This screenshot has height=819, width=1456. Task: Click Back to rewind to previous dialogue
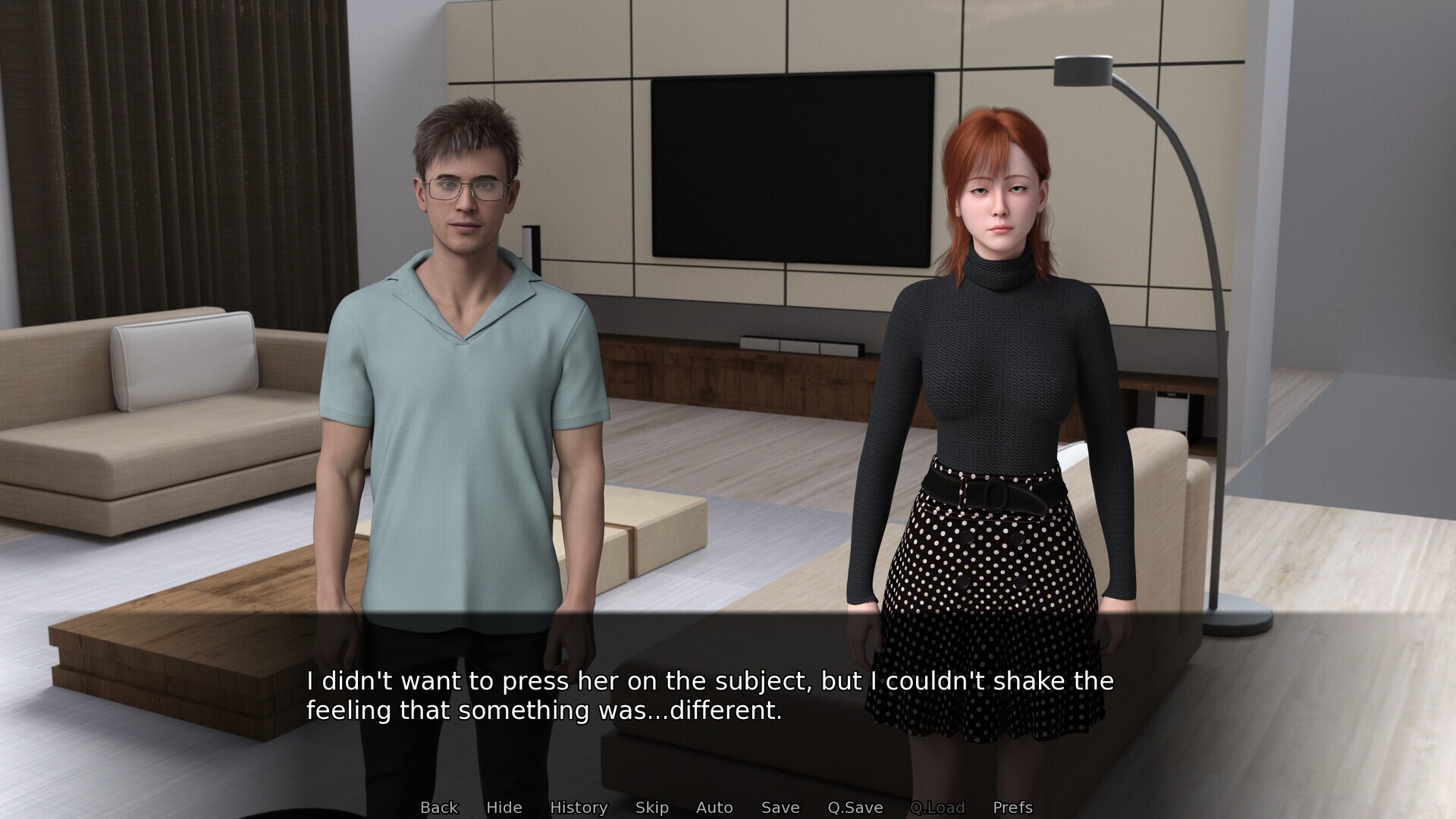point(439,807)
